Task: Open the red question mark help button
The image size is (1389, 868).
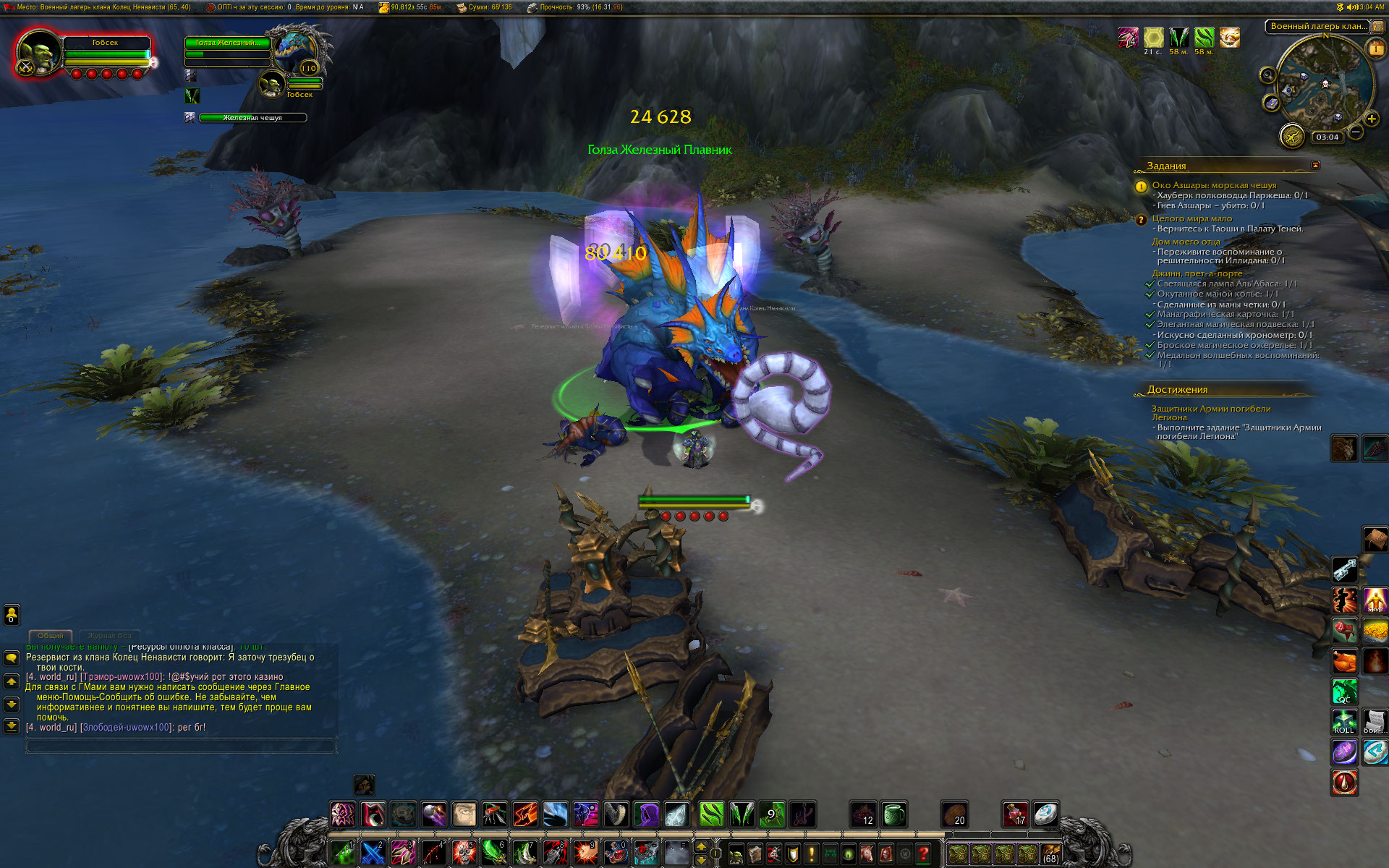Action: tap(923, 854)
